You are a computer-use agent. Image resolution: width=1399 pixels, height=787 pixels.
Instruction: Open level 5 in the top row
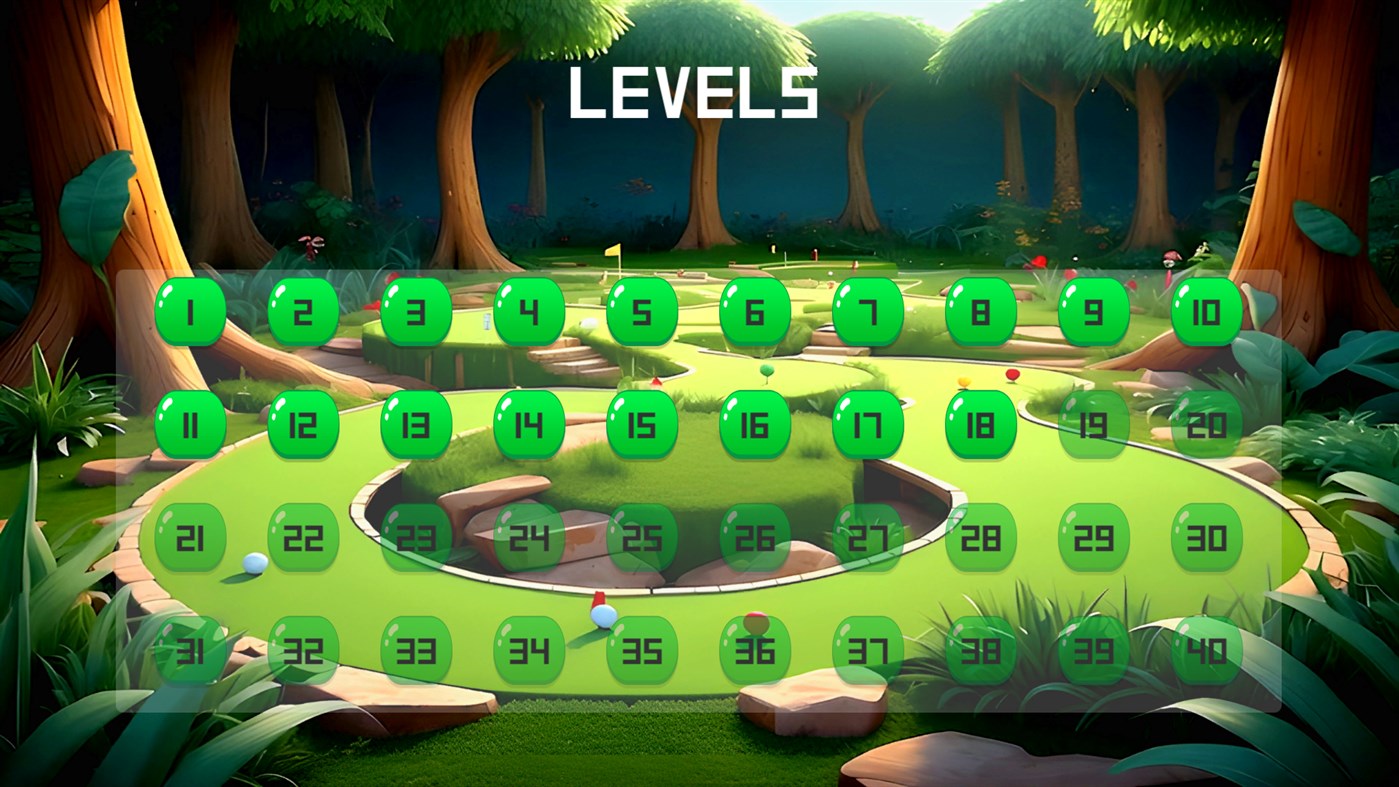[x=642, y=312]
